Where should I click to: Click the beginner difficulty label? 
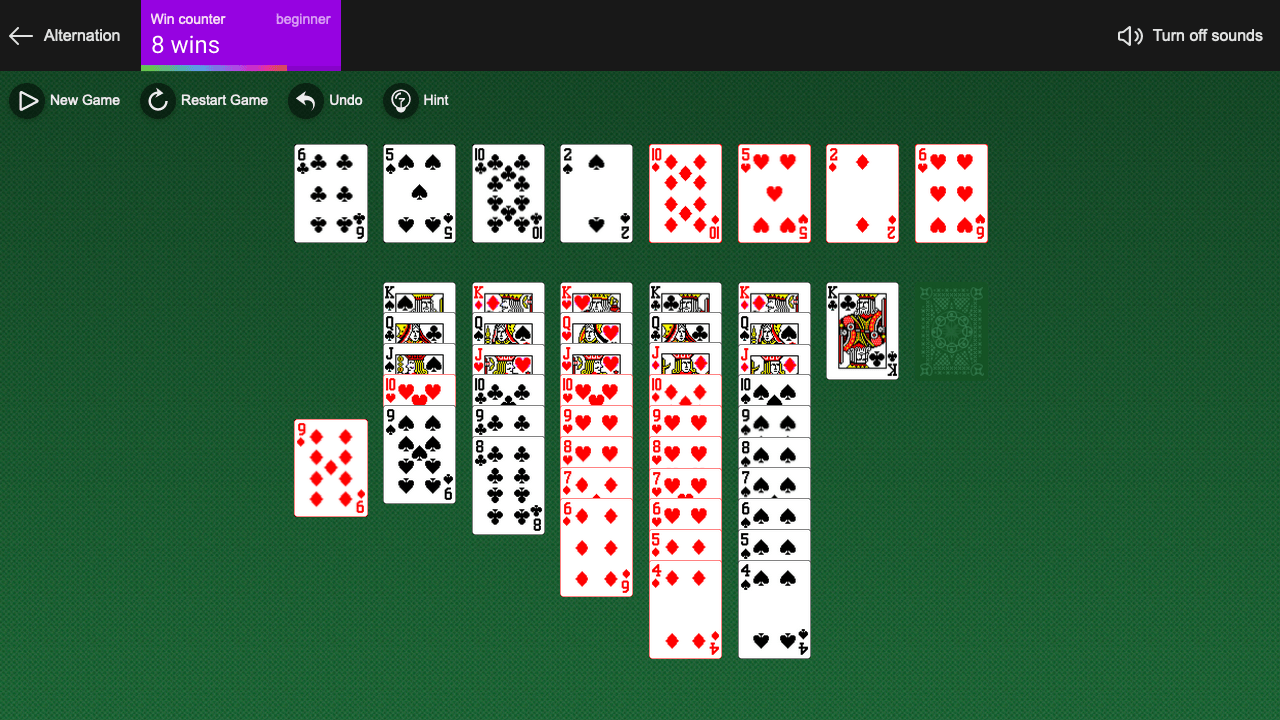pos(303,18)
